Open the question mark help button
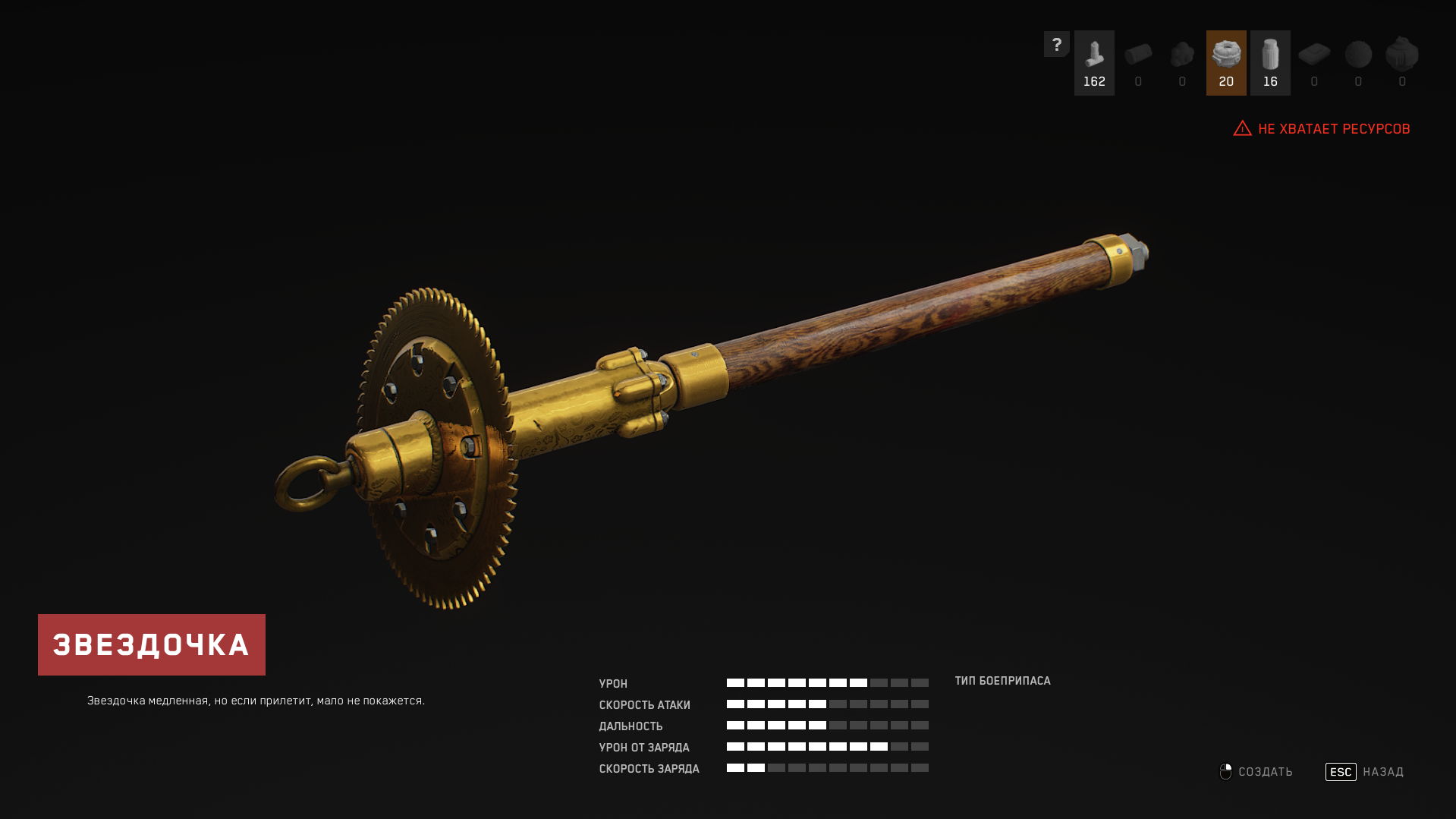The height and width of the screenshot is (819, 1456). click(1056, 44)
